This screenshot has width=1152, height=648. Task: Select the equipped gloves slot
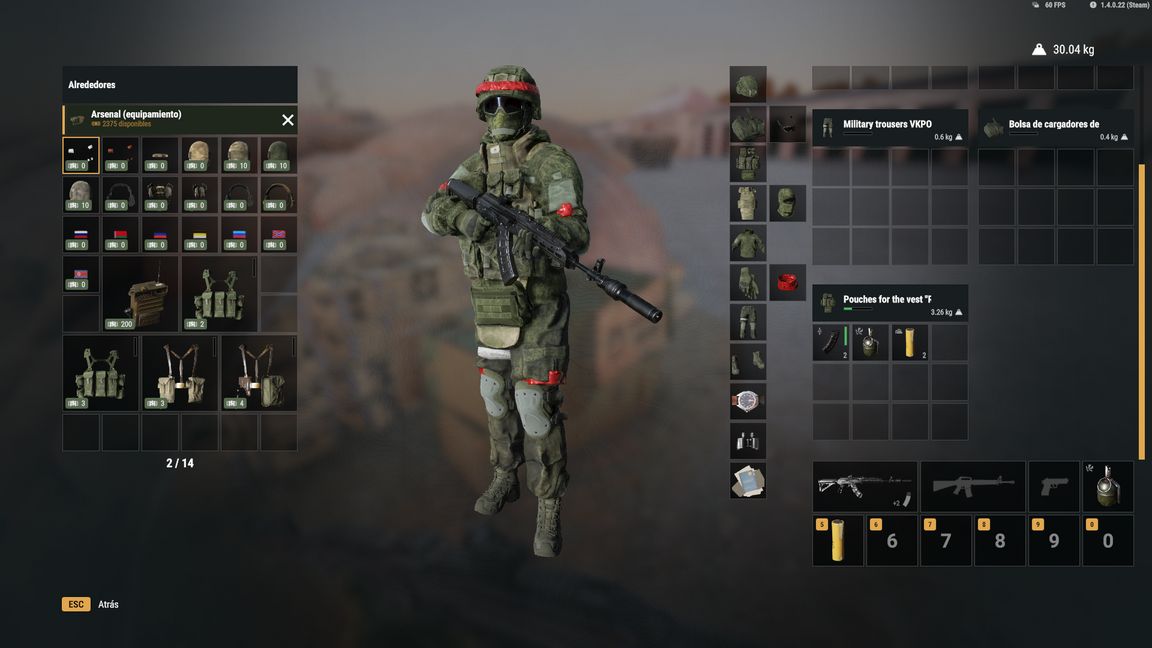point(748,283)
